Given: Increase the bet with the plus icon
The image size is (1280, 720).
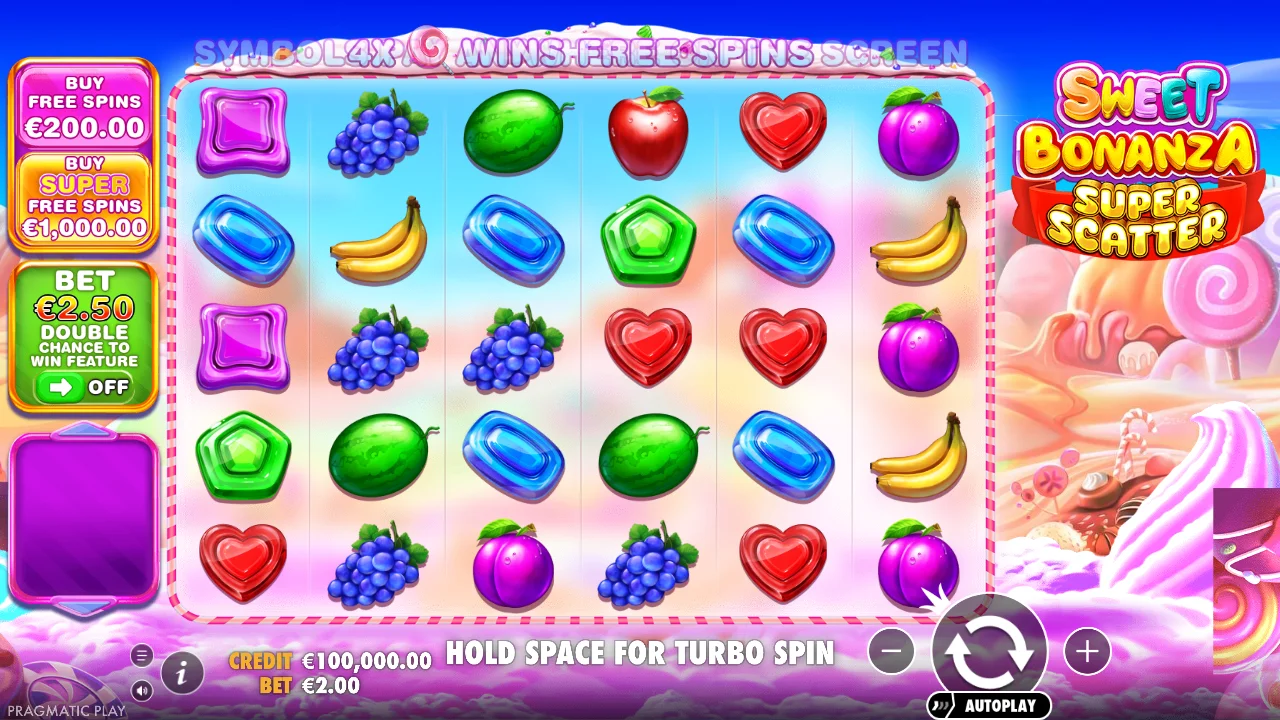Looking at the screenshot, I should (1087, 651).
